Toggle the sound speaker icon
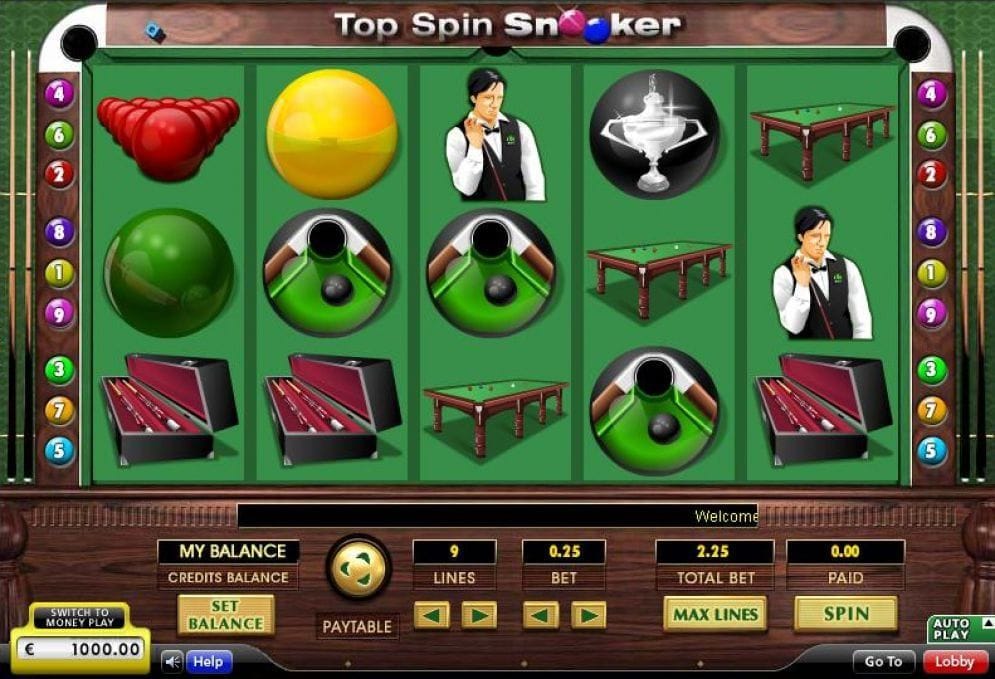 click(x=172, y=661)
